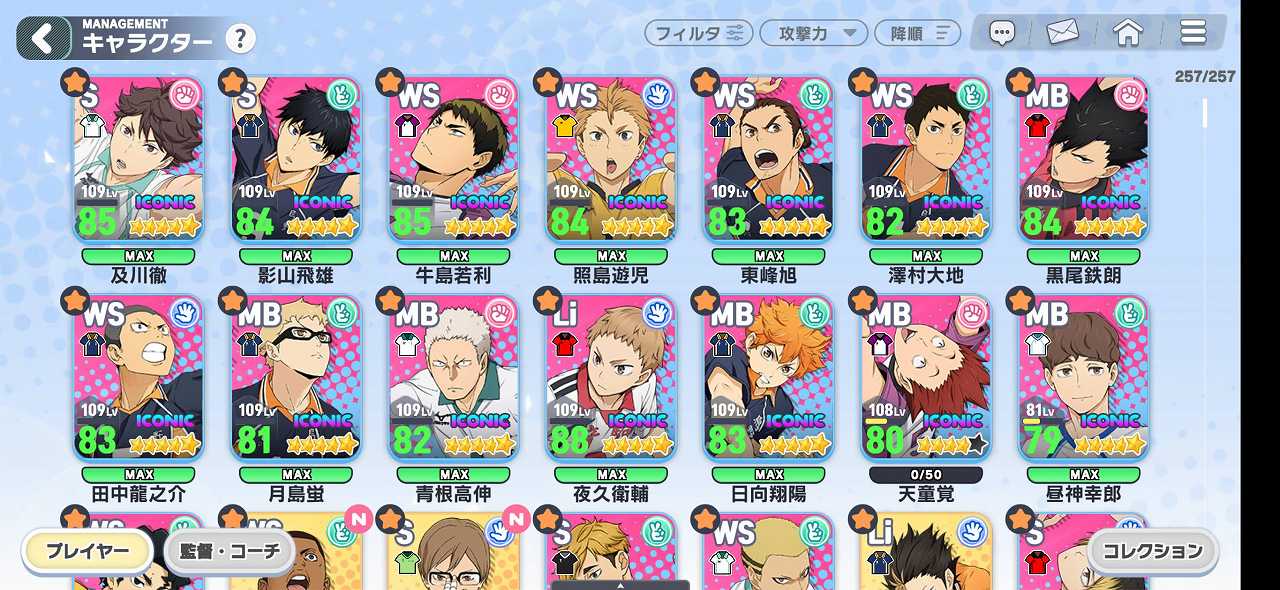The image size is (1280, 590).
Task: Select the 影山飛雄 character card
Action: pyautogui.click(x=296, y=160)
